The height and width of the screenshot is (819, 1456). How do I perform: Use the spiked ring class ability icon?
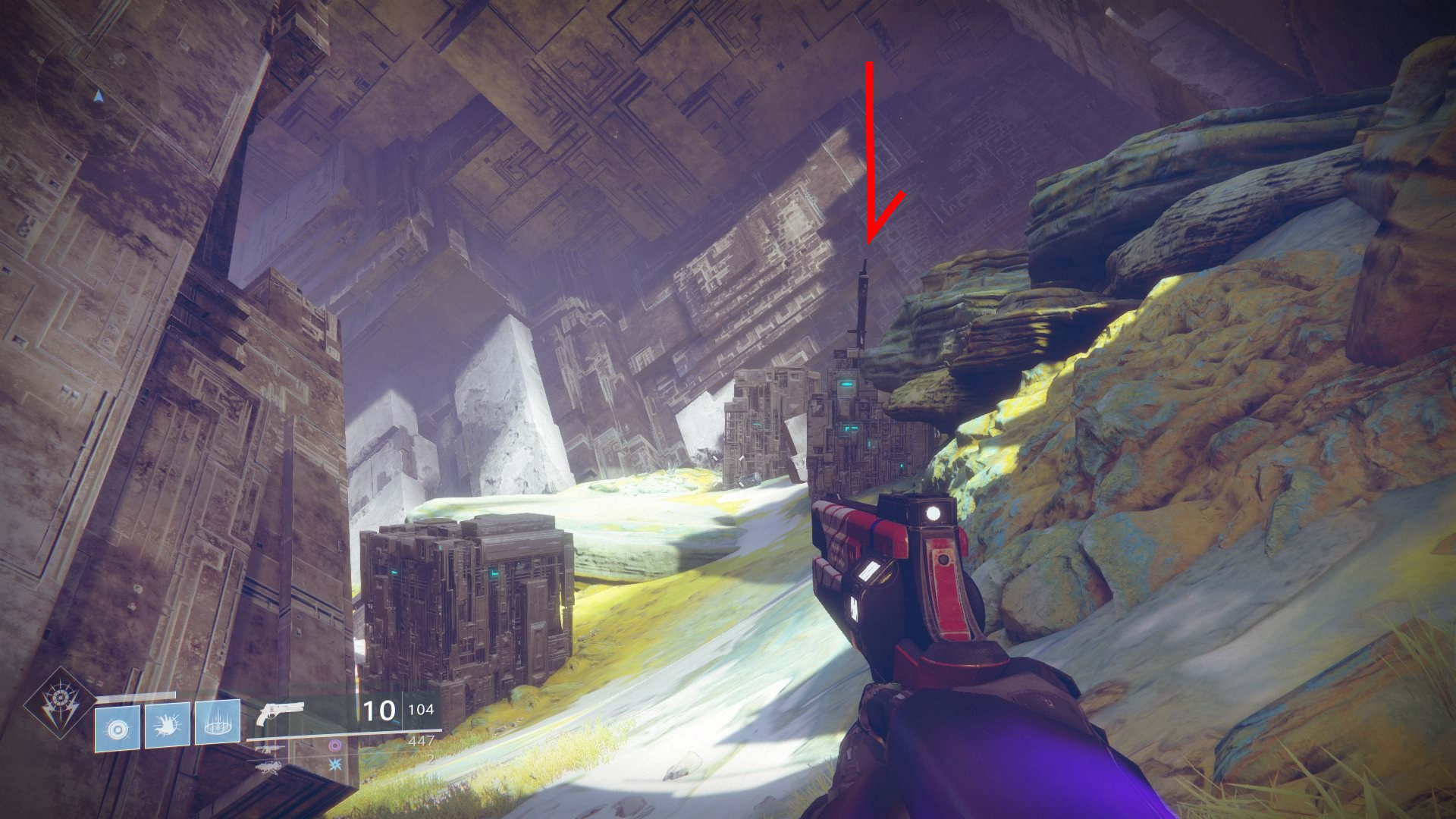(x=218, y=726)
